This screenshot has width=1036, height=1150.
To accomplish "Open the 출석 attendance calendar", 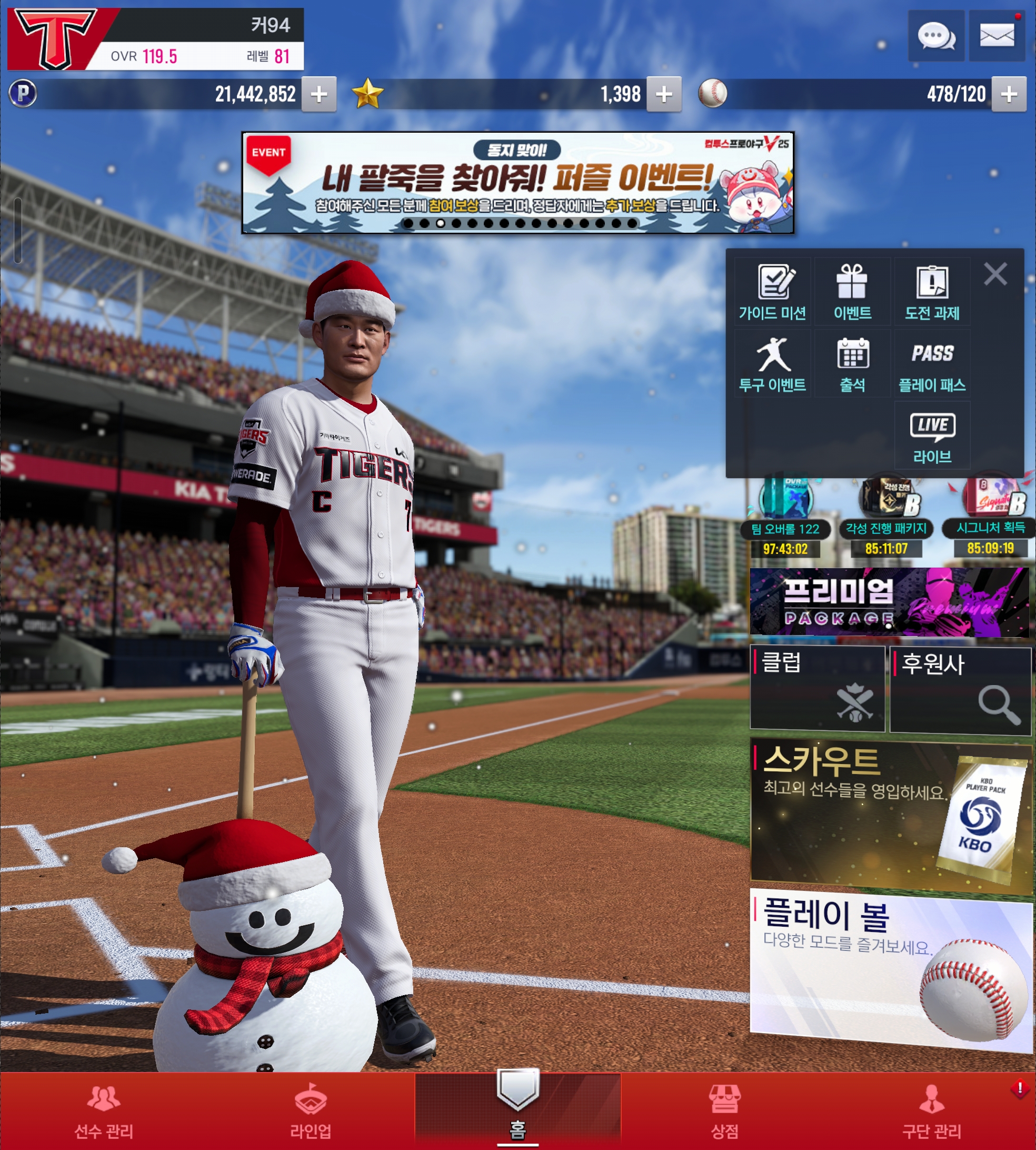I will coord(852,364).
